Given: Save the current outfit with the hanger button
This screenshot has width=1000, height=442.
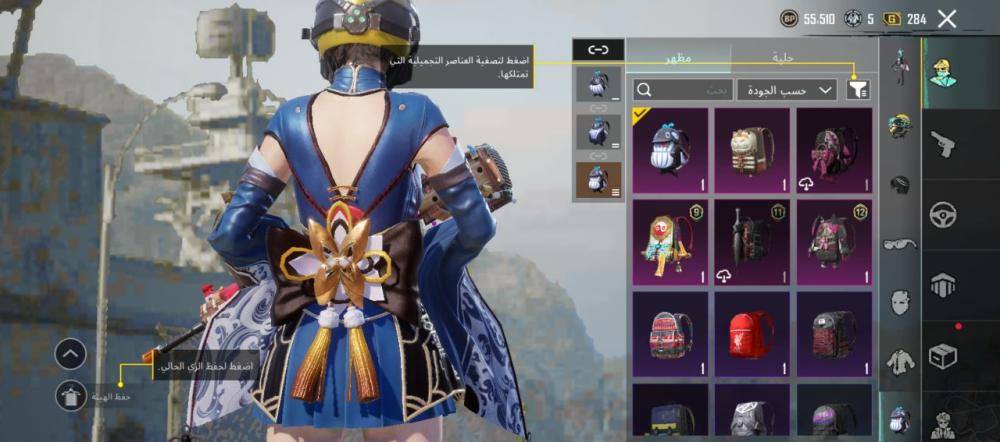Looking at the screenshot, I should point(70,396).
